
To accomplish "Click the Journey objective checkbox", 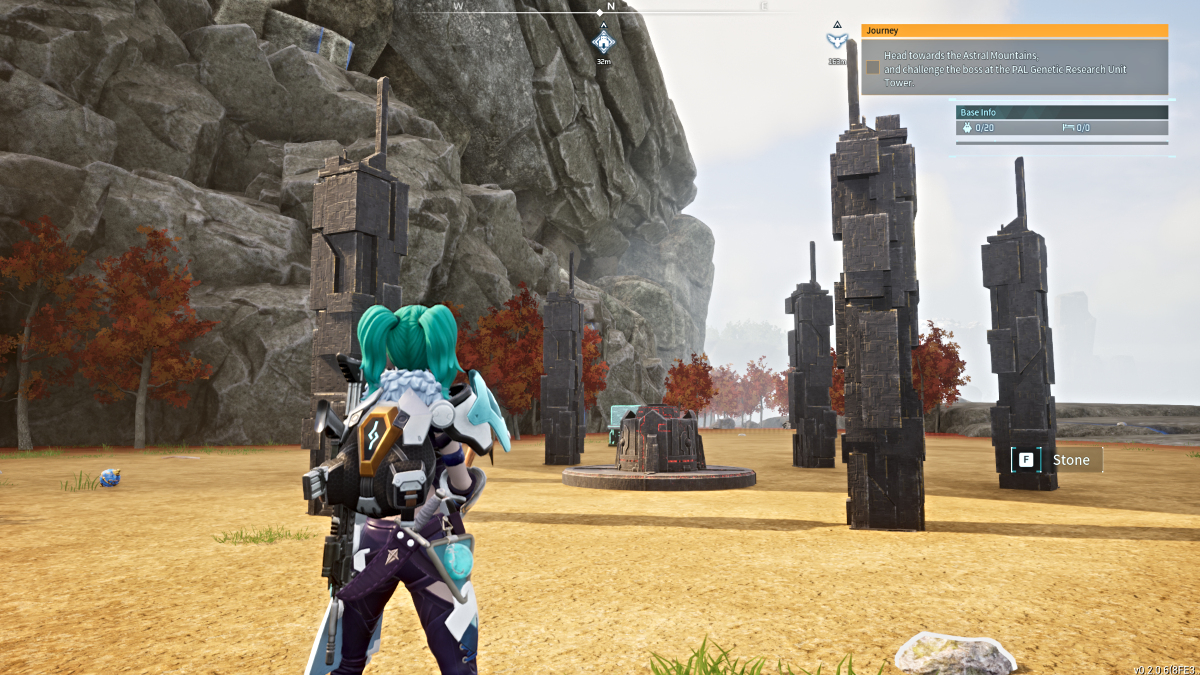I will click(873, 67).
